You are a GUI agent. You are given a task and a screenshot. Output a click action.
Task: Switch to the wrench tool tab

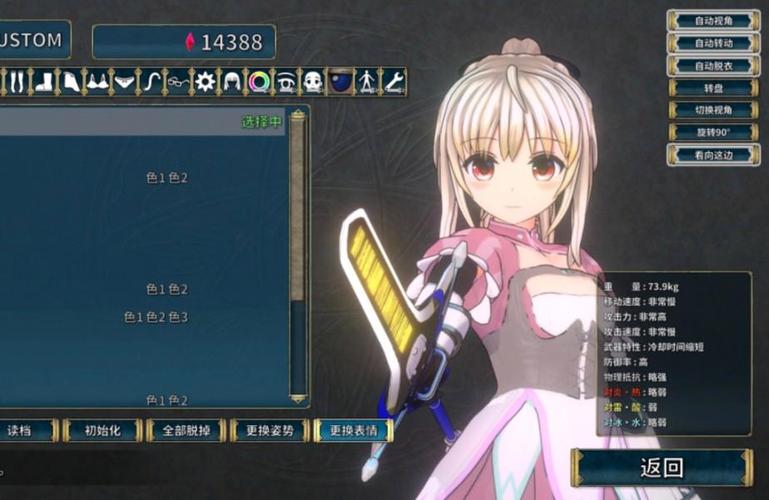[394, 81]
